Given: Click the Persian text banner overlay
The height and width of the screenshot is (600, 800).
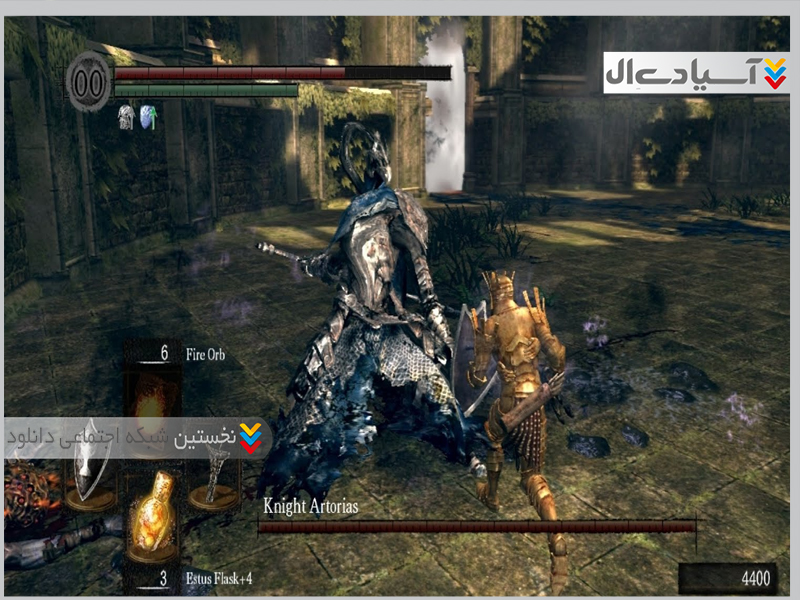Looking at the screenshot, I should pos(134,438).
